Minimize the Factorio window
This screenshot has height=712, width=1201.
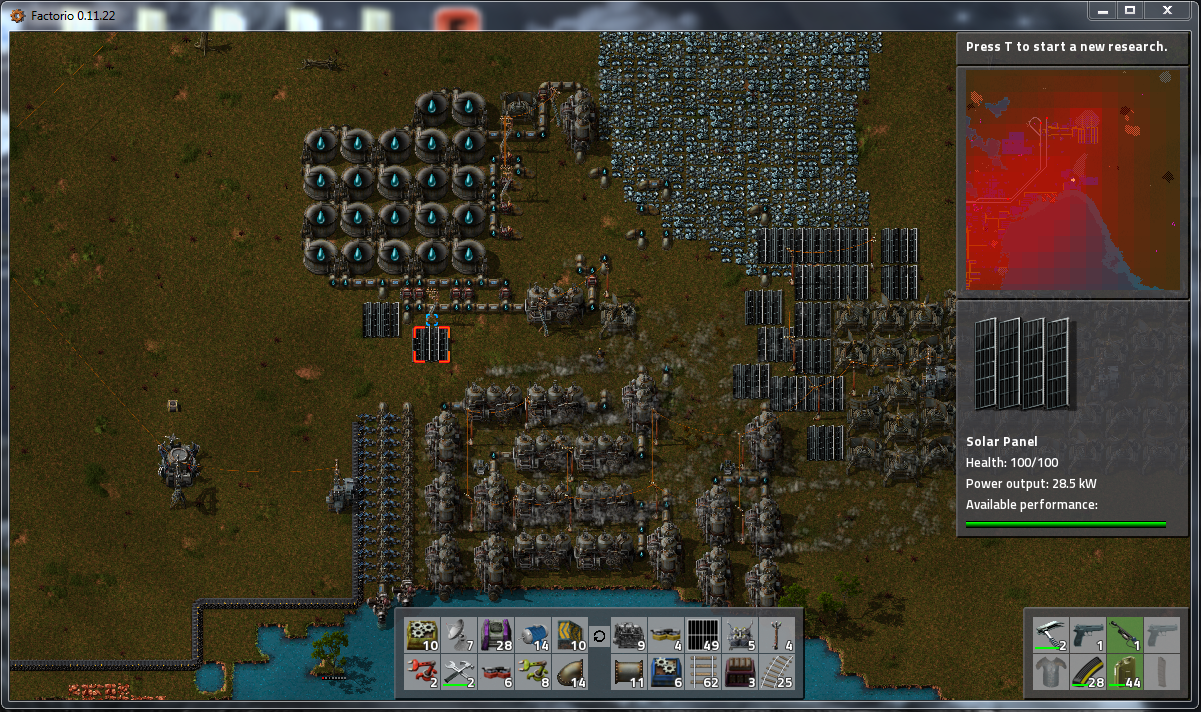pyautogui.click(x=1102, y=10)
